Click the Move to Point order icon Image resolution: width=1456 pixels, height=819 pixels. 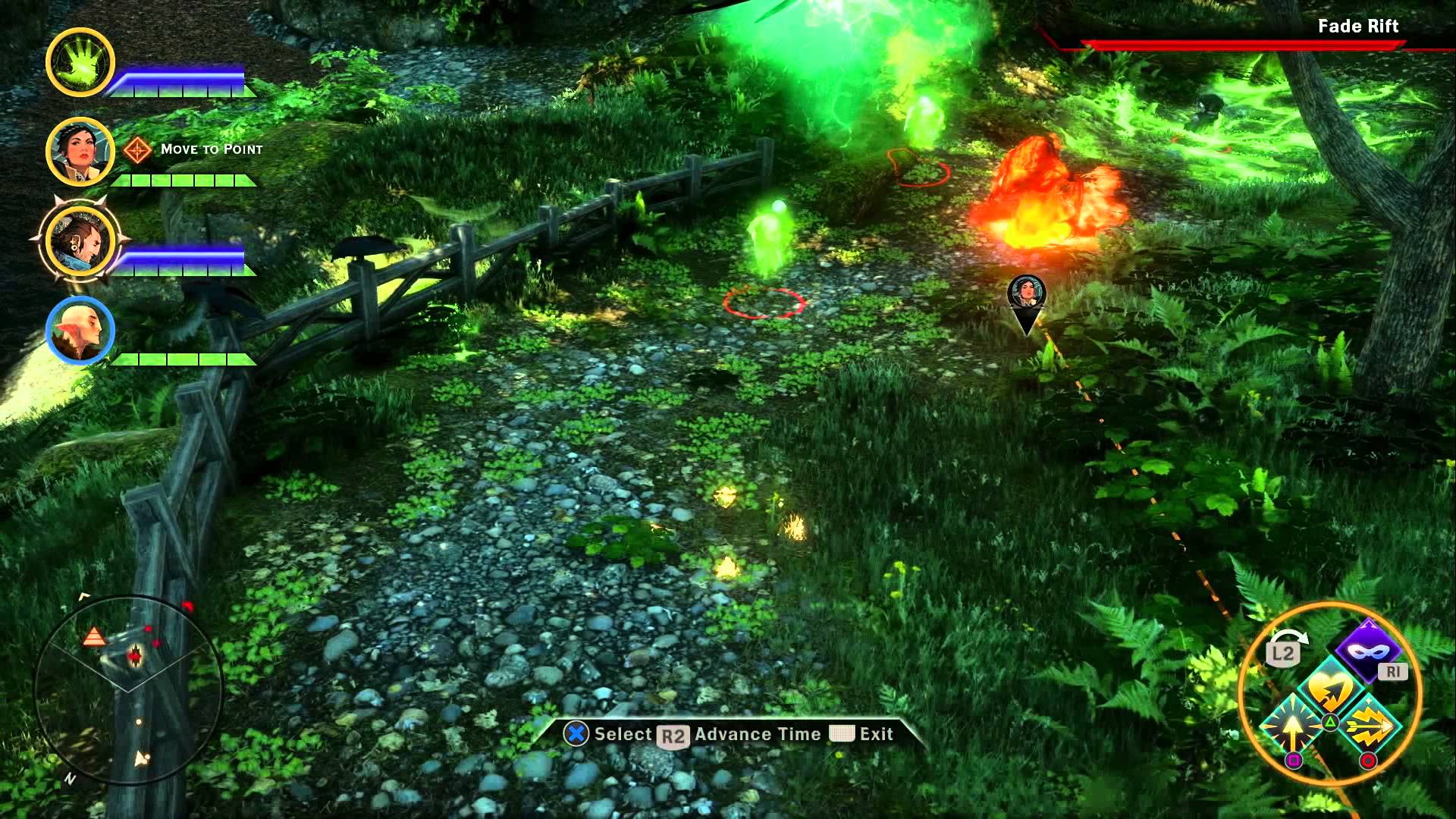coord(137,150)
